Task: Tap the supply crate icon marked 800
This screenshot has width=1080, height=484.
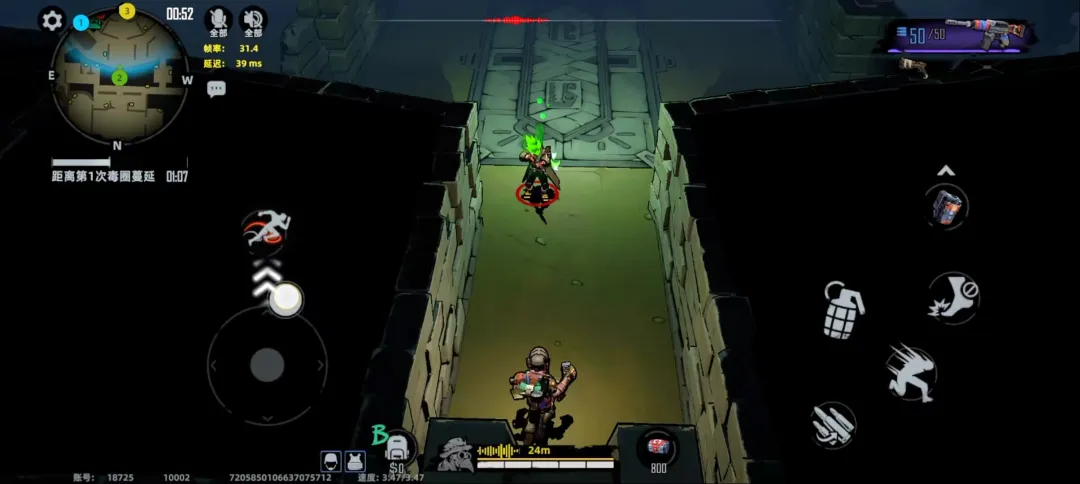Action: pyautogui.click(x=658, y=447)
